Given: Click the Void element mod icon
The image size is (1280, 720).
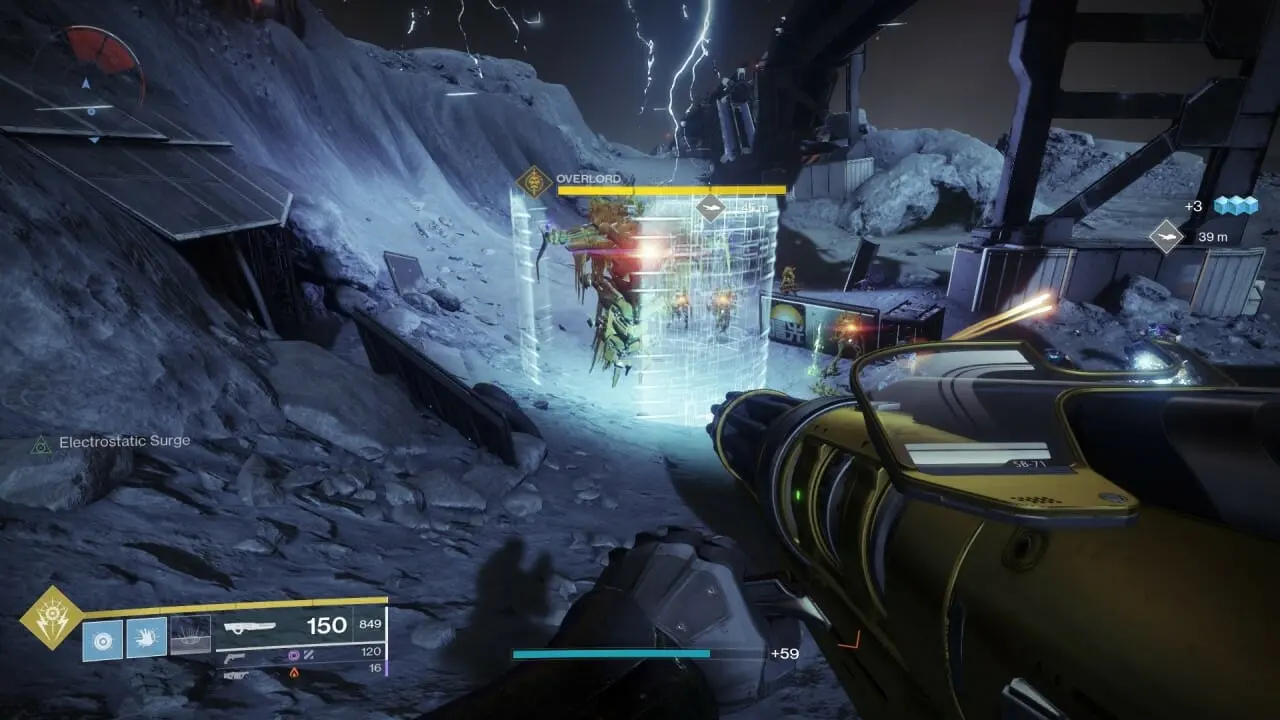Looking at the screenshot, I should coord(293,655).
